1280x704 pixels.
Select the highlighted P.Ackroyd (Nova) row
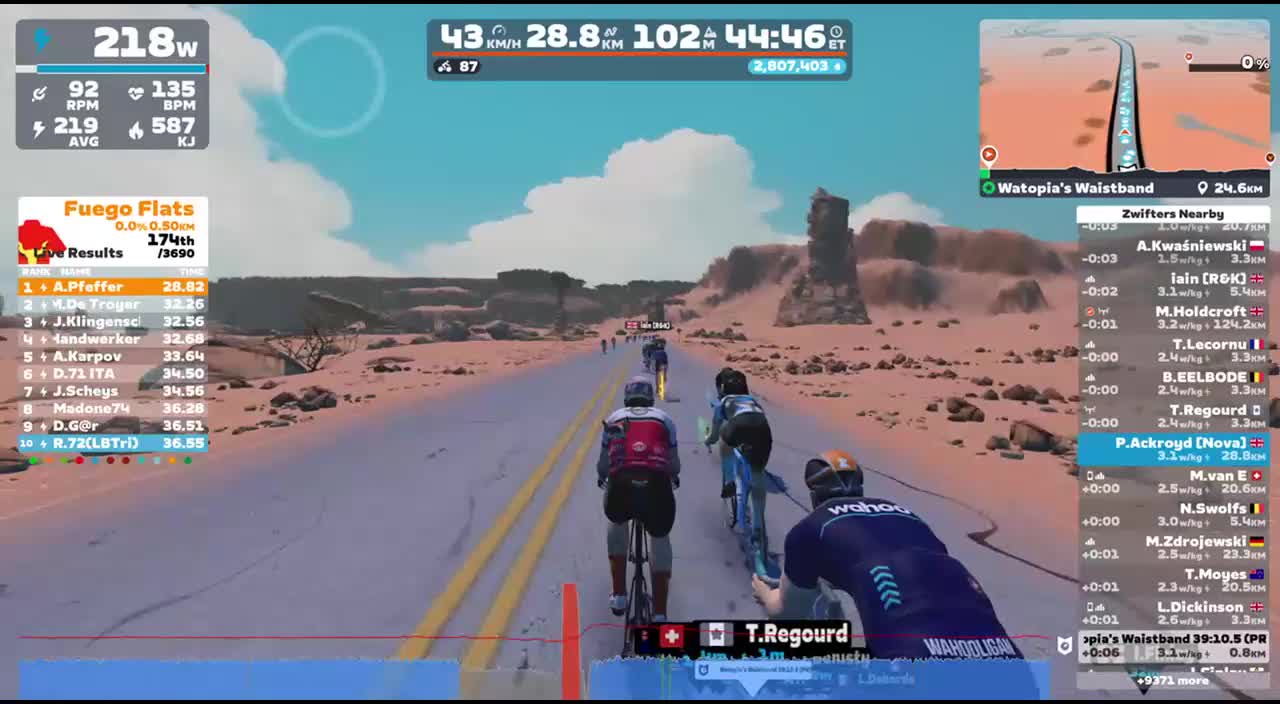(1172, 449)
